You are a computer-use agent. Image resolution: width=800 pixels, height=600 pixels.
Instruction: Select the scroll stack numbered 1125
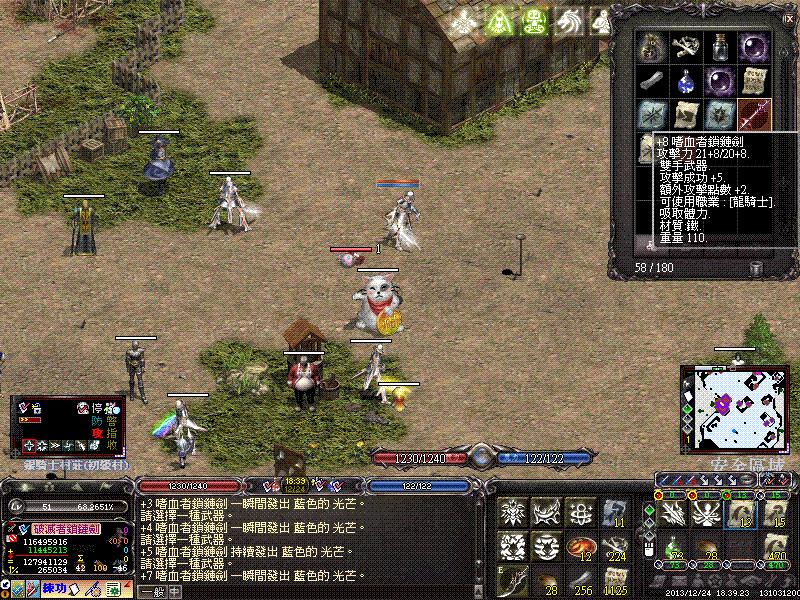tap(612, 580)
